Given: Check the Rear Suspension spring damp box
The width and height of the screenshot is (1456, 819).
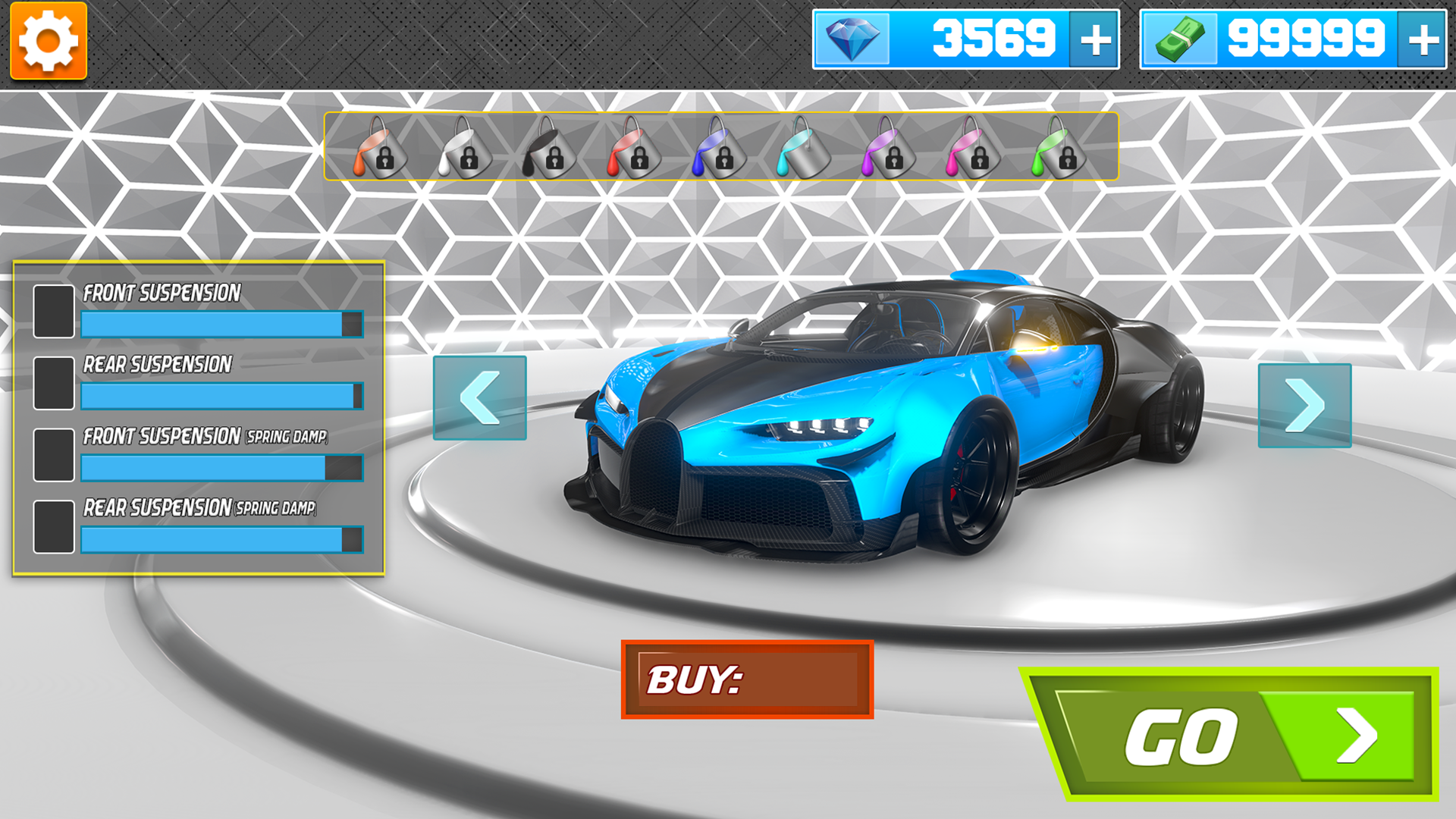Looking at the screenshot, I should click(x=52, y=525).
